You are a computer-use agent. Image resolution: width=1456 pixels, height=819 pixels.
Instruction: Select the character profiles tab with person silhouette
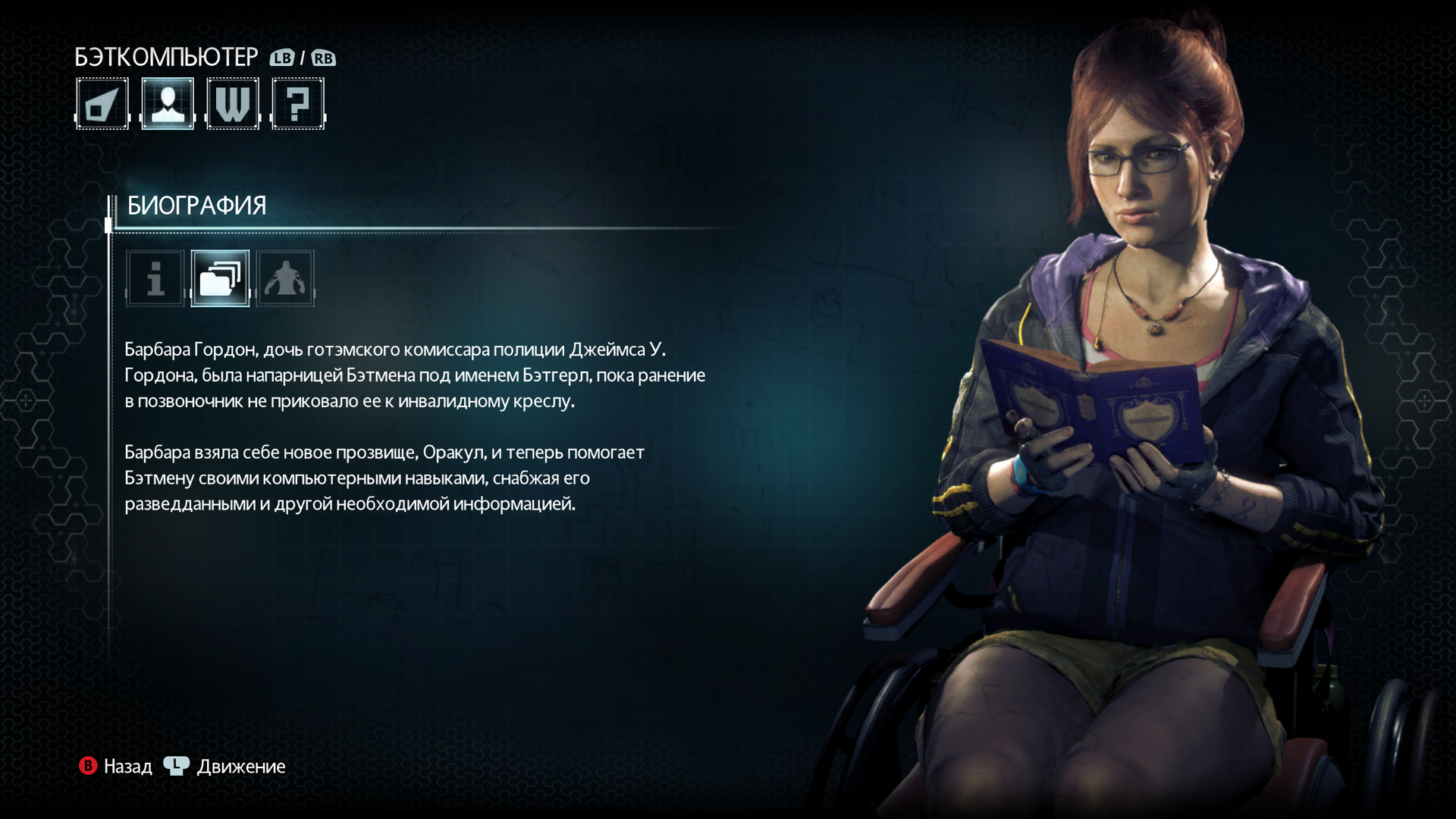pos(168,104)
